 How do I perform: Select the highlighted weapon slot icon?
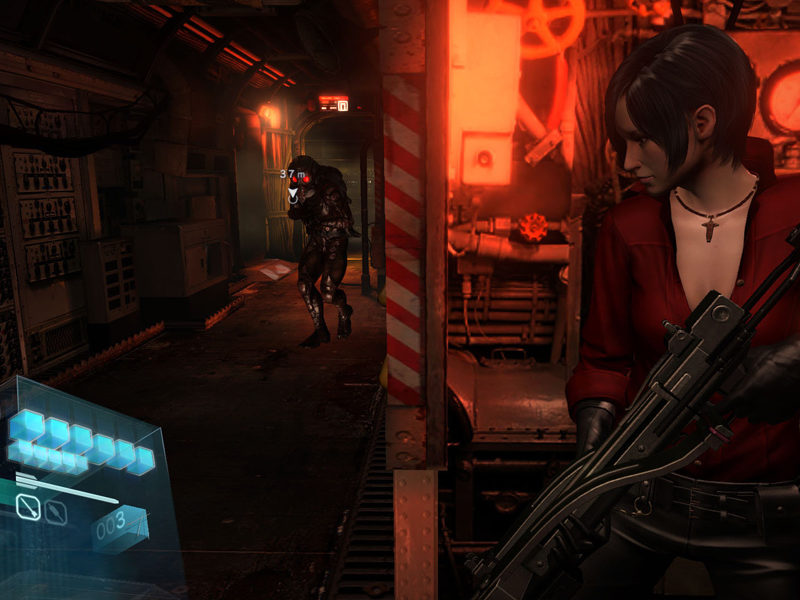[x=30, y=509]
